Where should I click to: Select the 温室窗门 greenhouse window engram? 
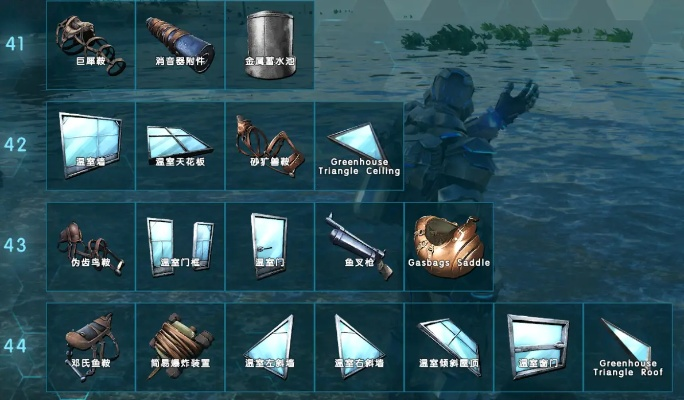538,346
